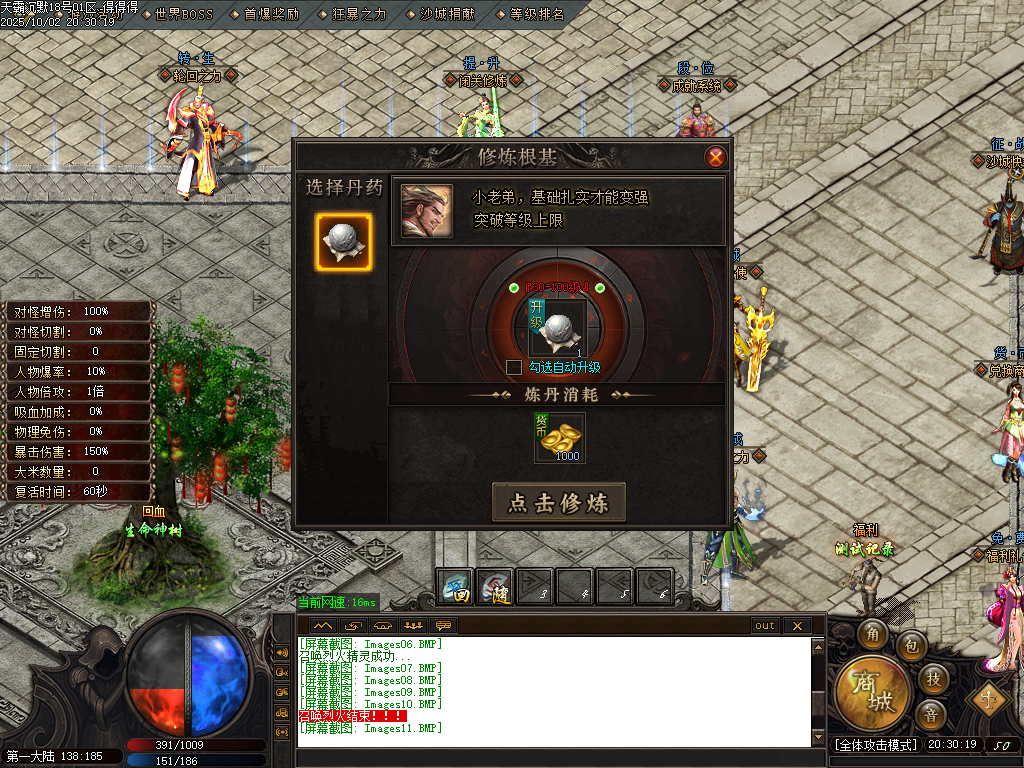Use the 回 return scroll hotbar slot

coord(456,586)
